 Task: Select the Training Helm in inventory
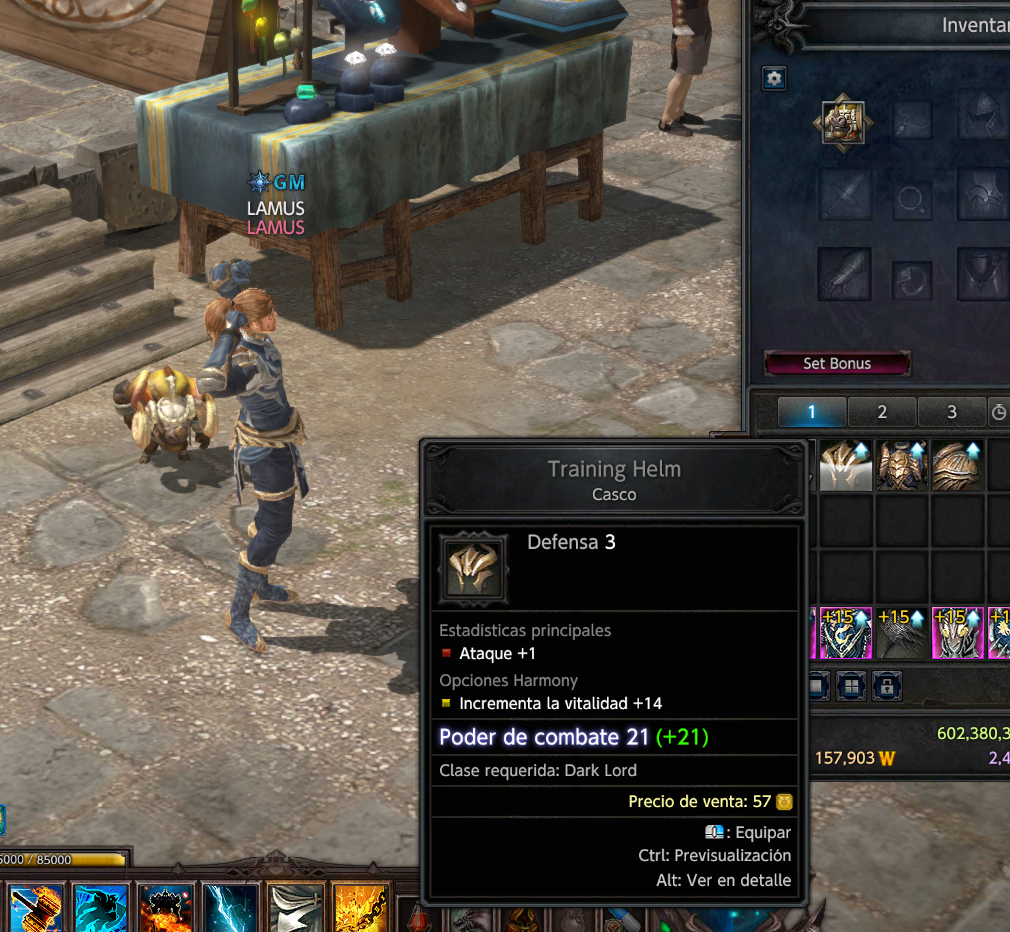845,466
